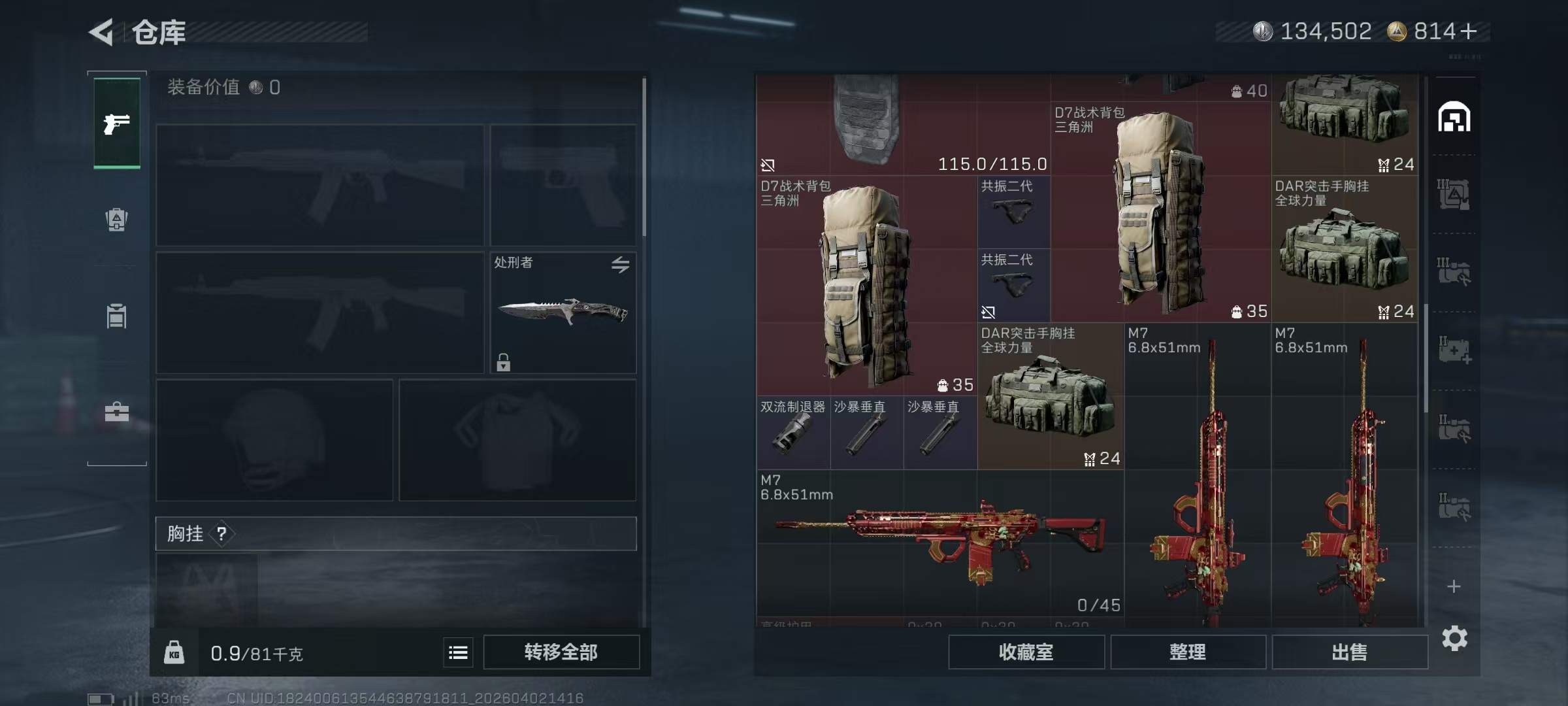Switch to the pistol weapons tab

pyautogui.click(x=117, y=124)
